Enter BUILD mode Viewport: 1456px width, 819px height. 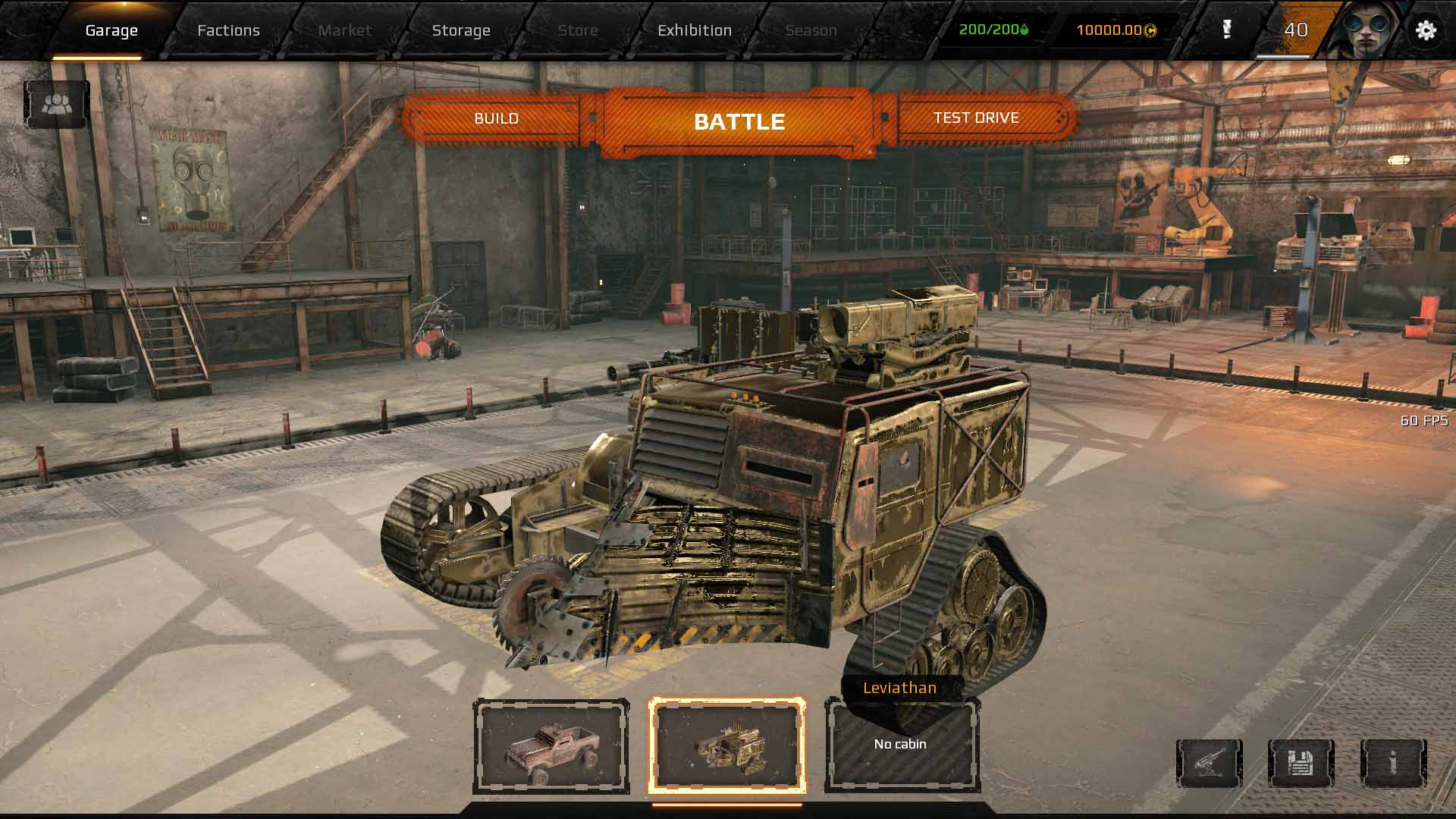coord(496,118)
